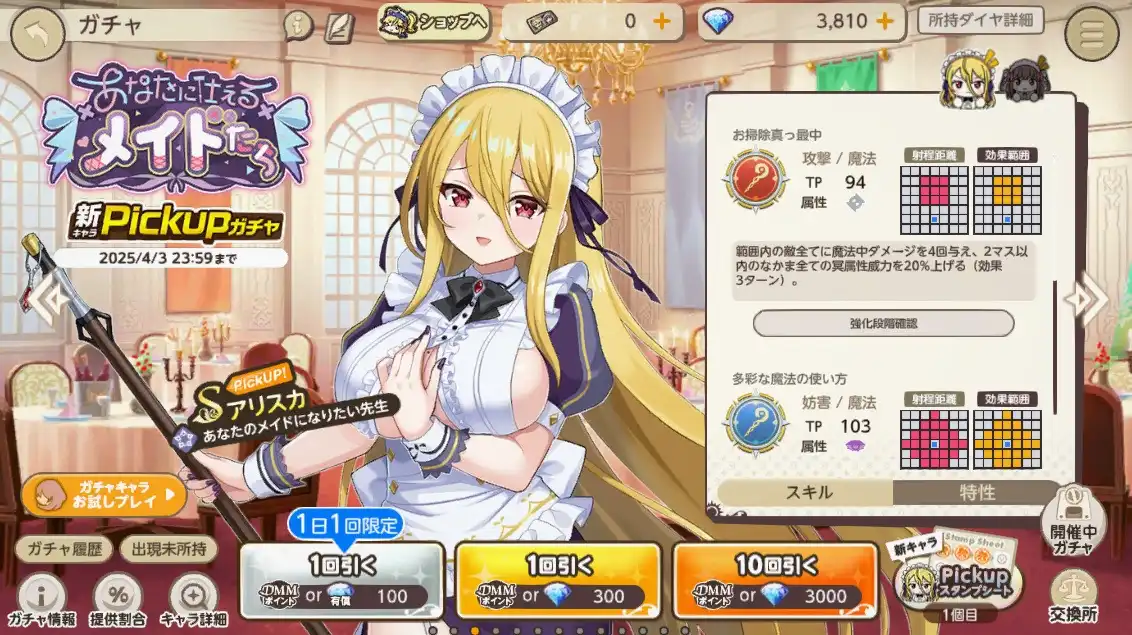Viewport: 1132px width, 635px height.
Task: Buy diamonds with the plus beside 3,810
Action: [884, 21]
